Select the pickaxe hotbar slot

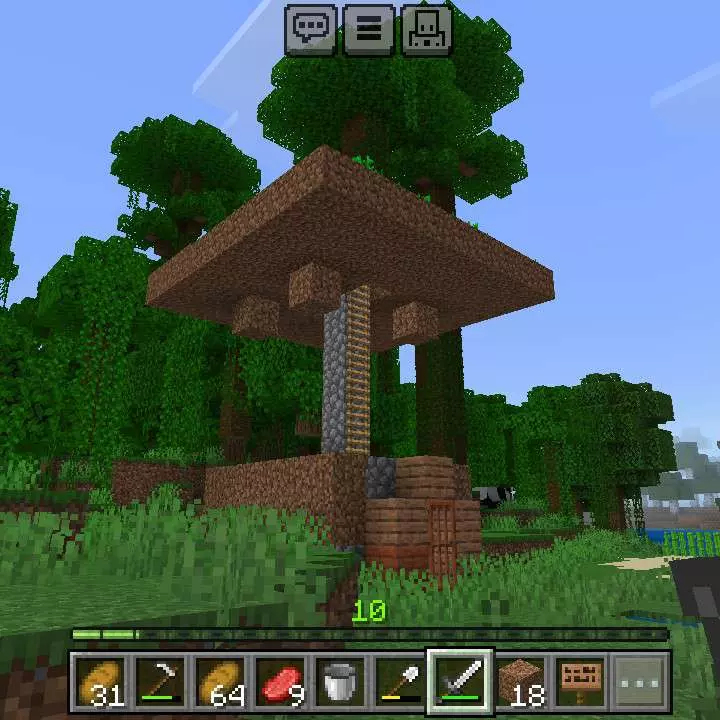(160, 682)
